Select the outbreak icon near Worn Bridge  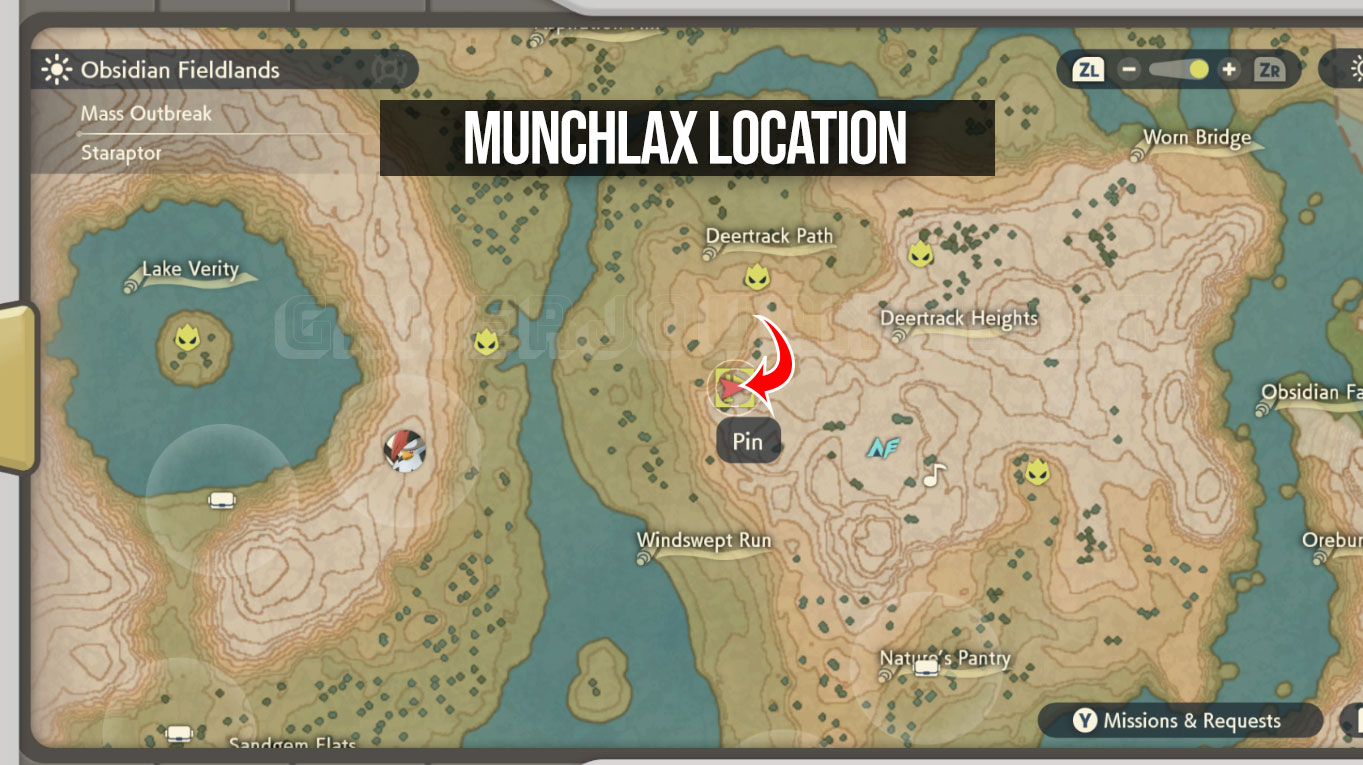click(x=922, y=255)
